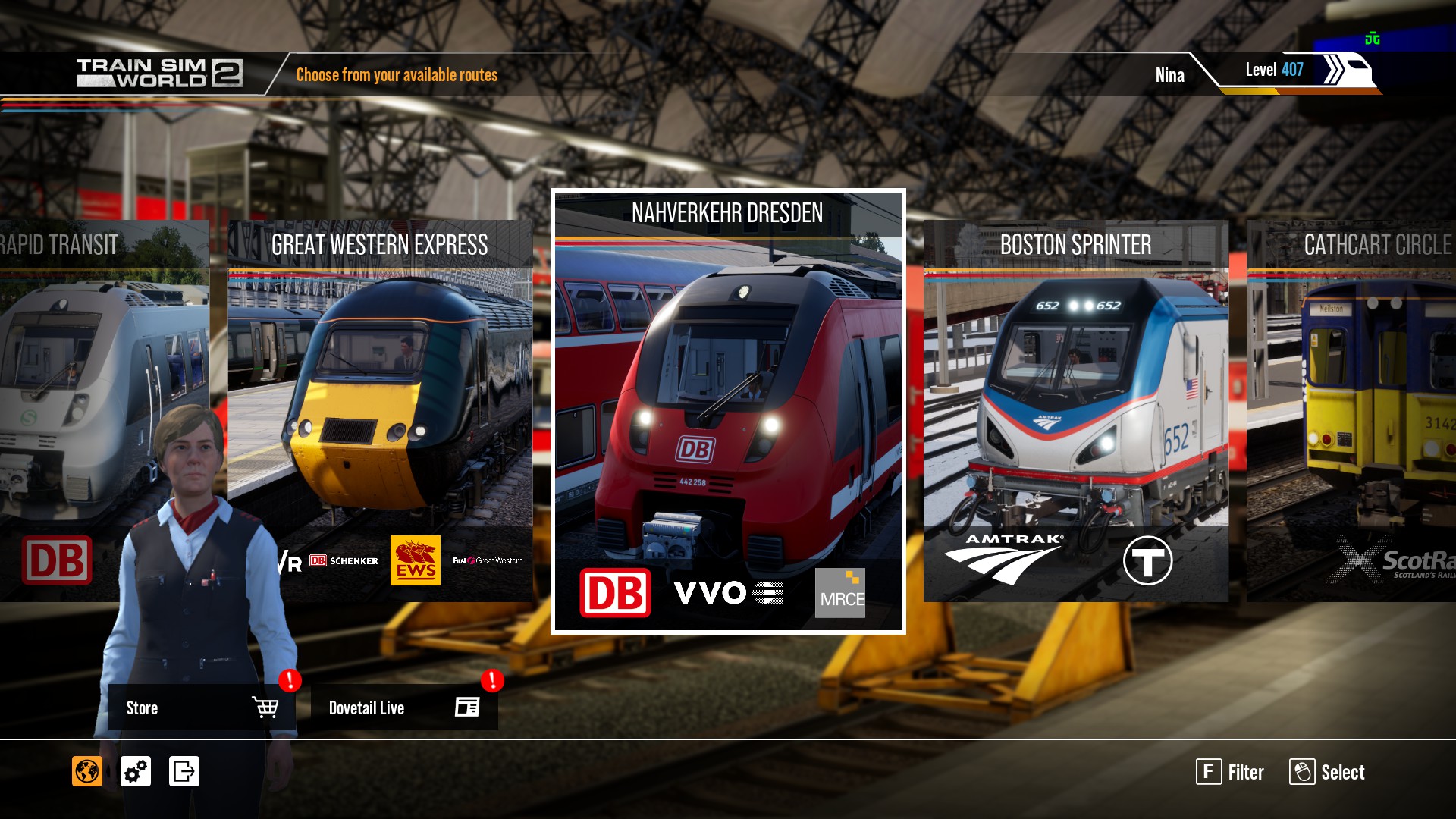Image resolution: width=1456 pixels, height=819 pixels.
Task: Pick the Boston Sprinter route card
Action: click(1075, 410)
